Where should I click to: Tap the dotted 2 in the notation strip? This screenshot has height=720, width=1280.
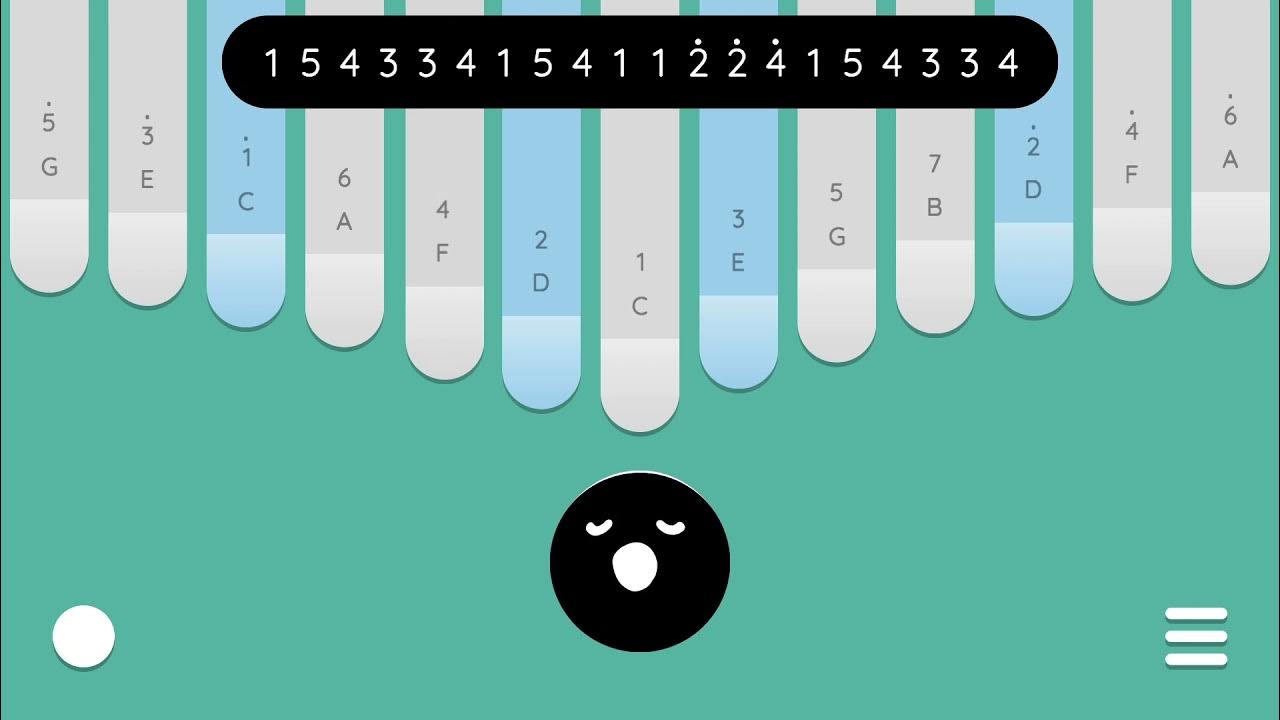[x=700, y=61]
